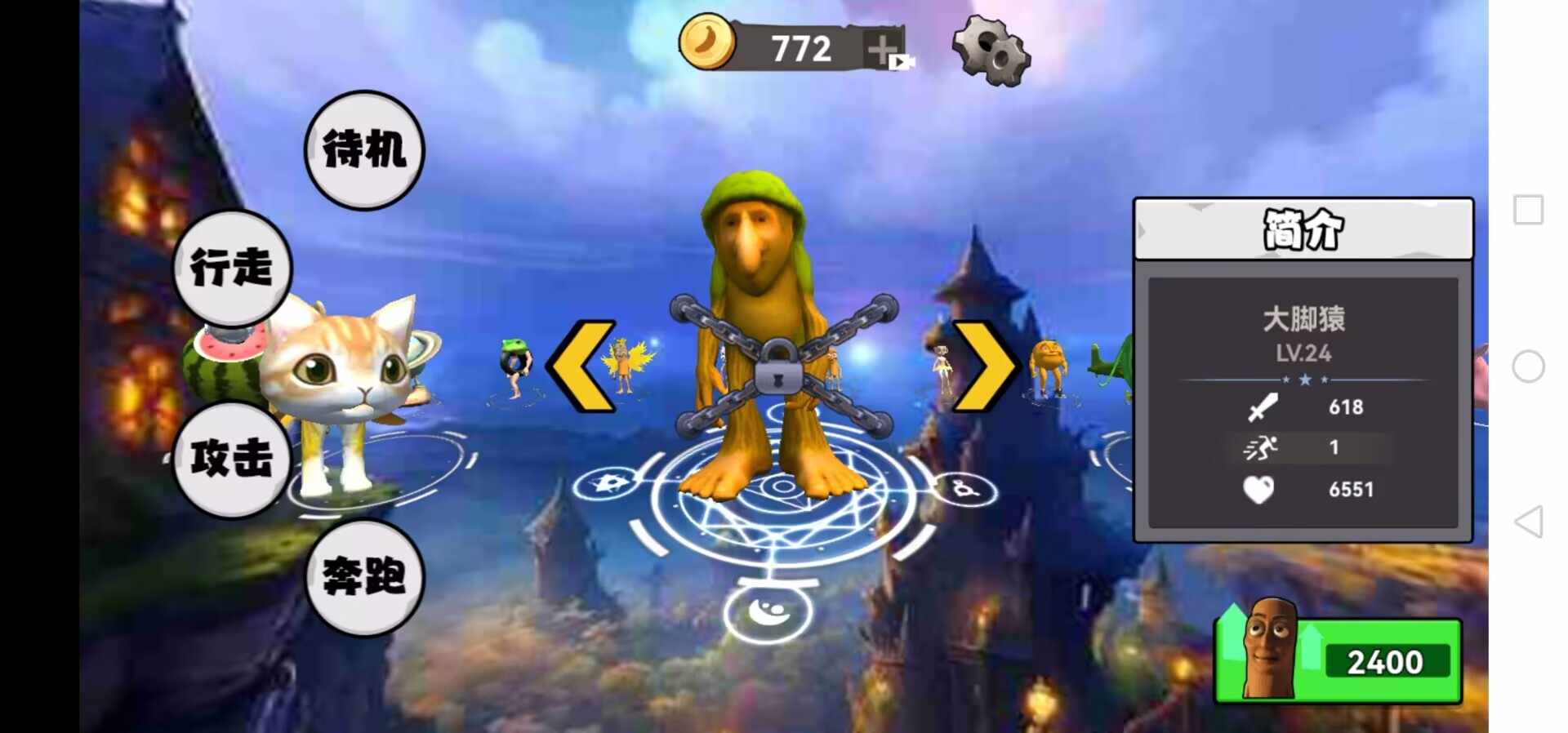Viewport: 1568px width, 733px height.
Task: Tap the Android back navigation button
Action: pos(1528,522)
